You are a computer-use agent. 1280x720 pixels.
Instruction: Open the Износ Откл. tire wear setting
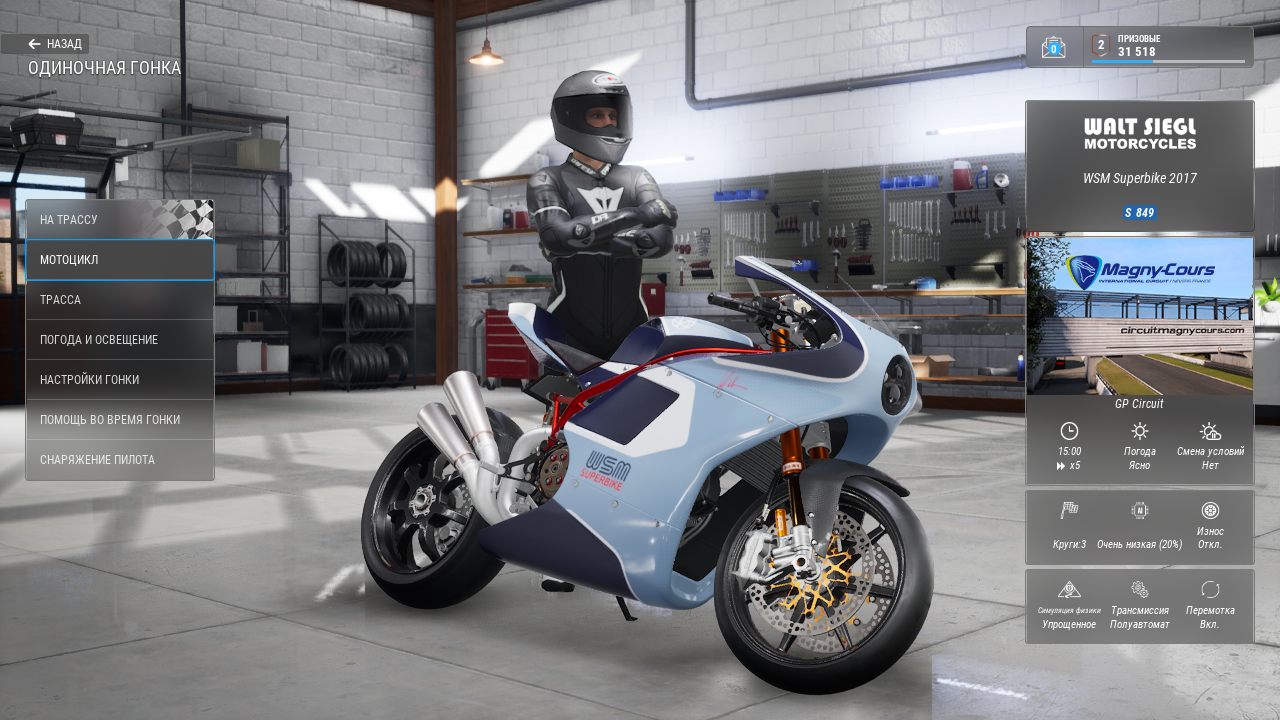1210,527
